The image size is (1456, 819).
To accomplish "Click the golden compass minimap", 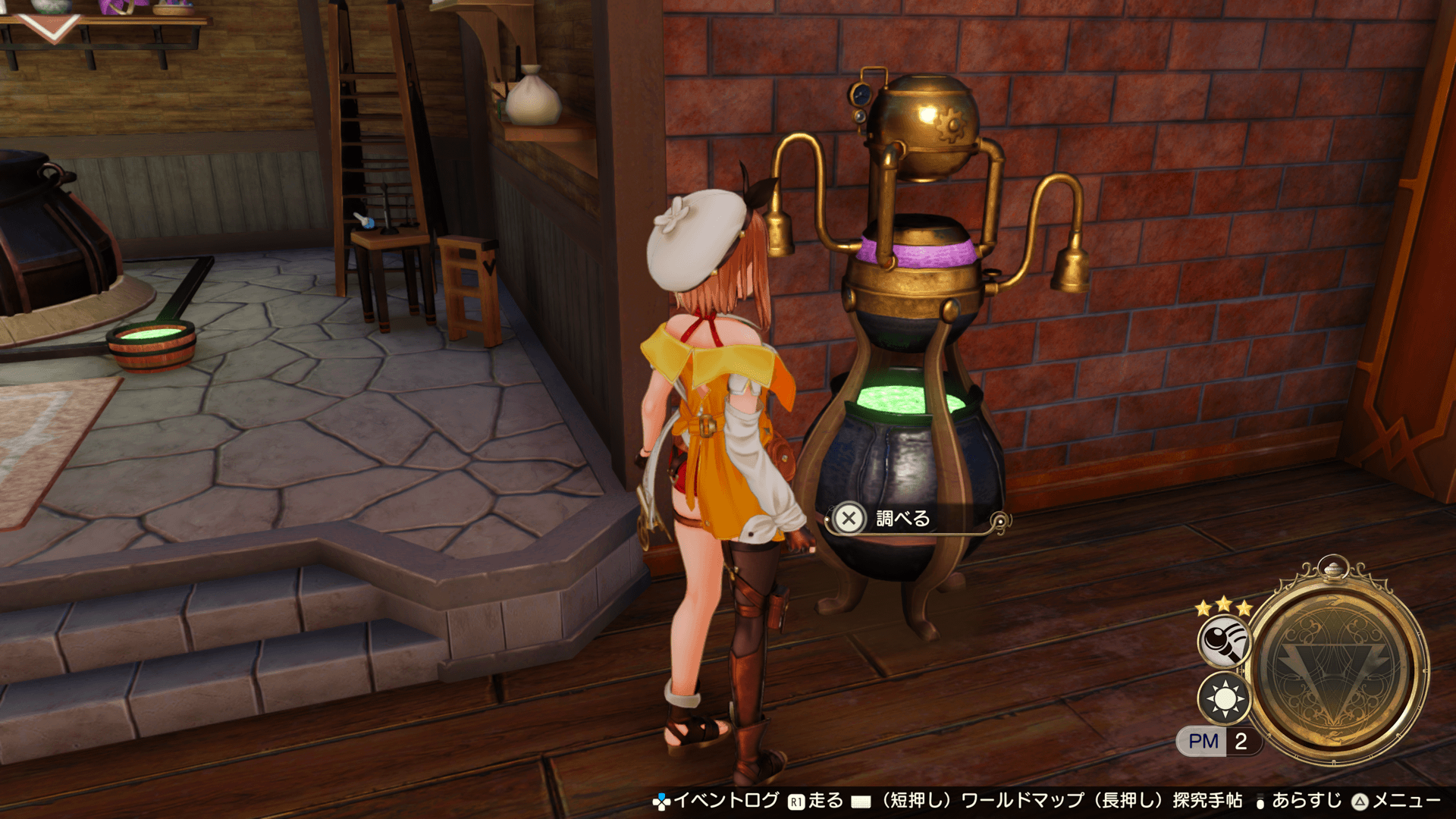I will coord(1337,668).
